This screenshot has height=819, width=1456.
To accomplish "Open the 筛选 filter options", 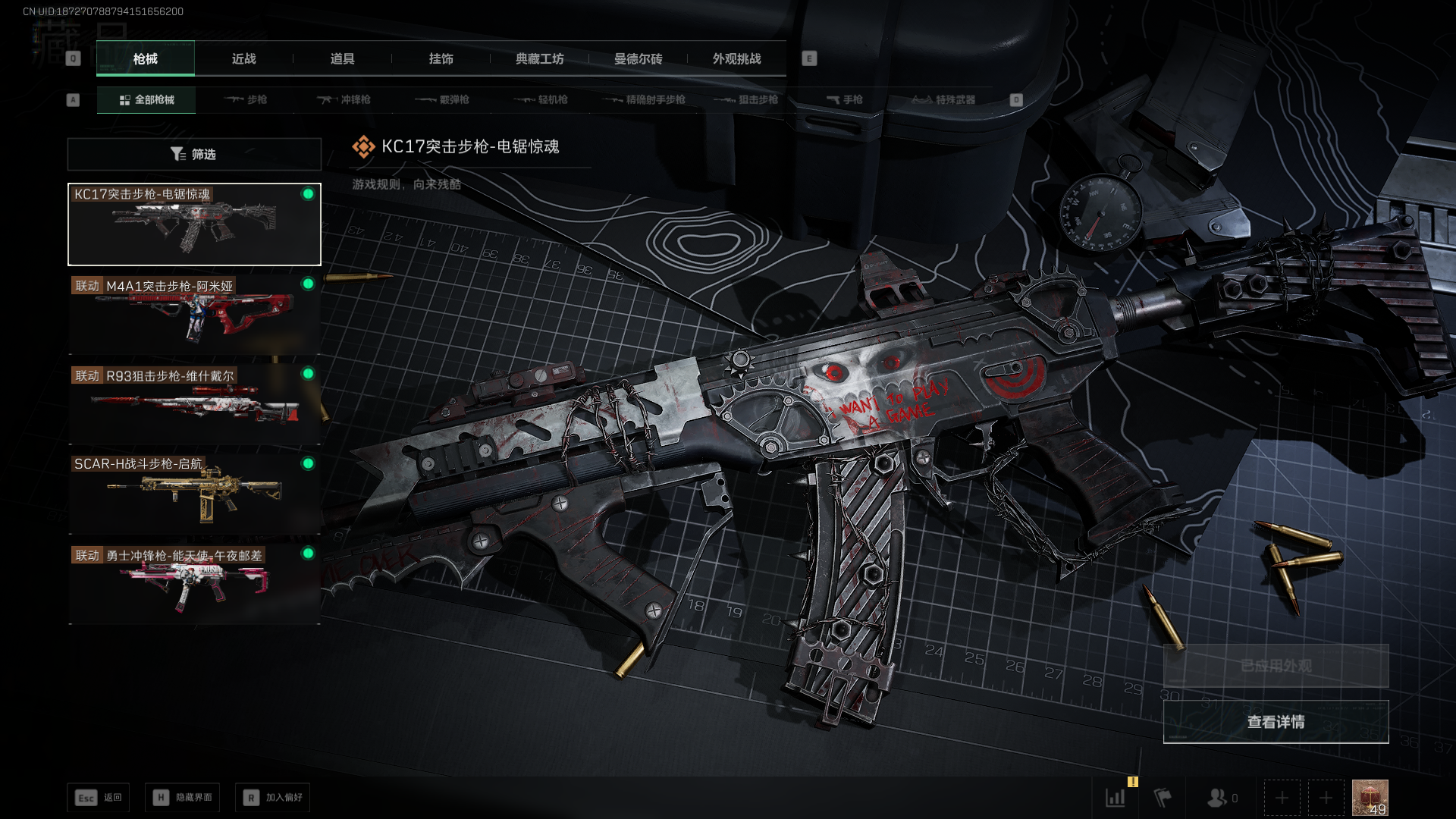I will pos(194,155).
